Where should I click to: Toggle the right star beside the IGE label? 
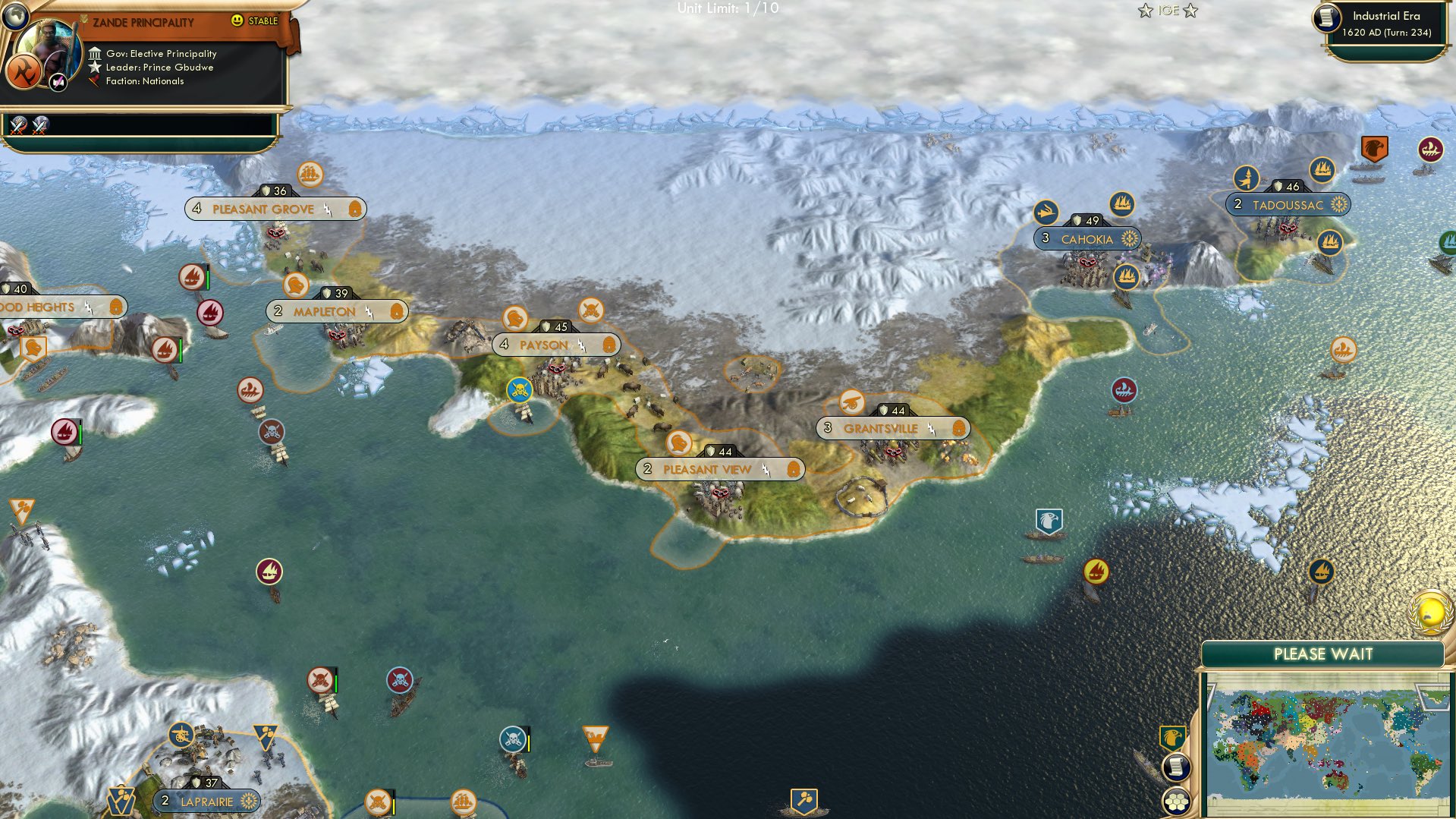[x=1191, y=11]
